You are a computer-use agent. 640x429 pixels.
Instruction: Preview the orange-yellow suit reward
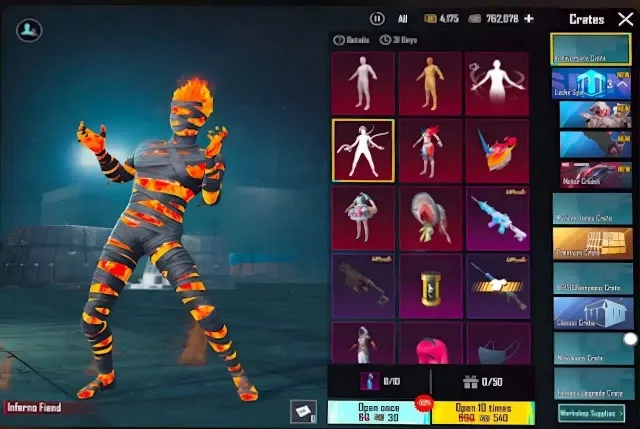click(x=430, y=82)
